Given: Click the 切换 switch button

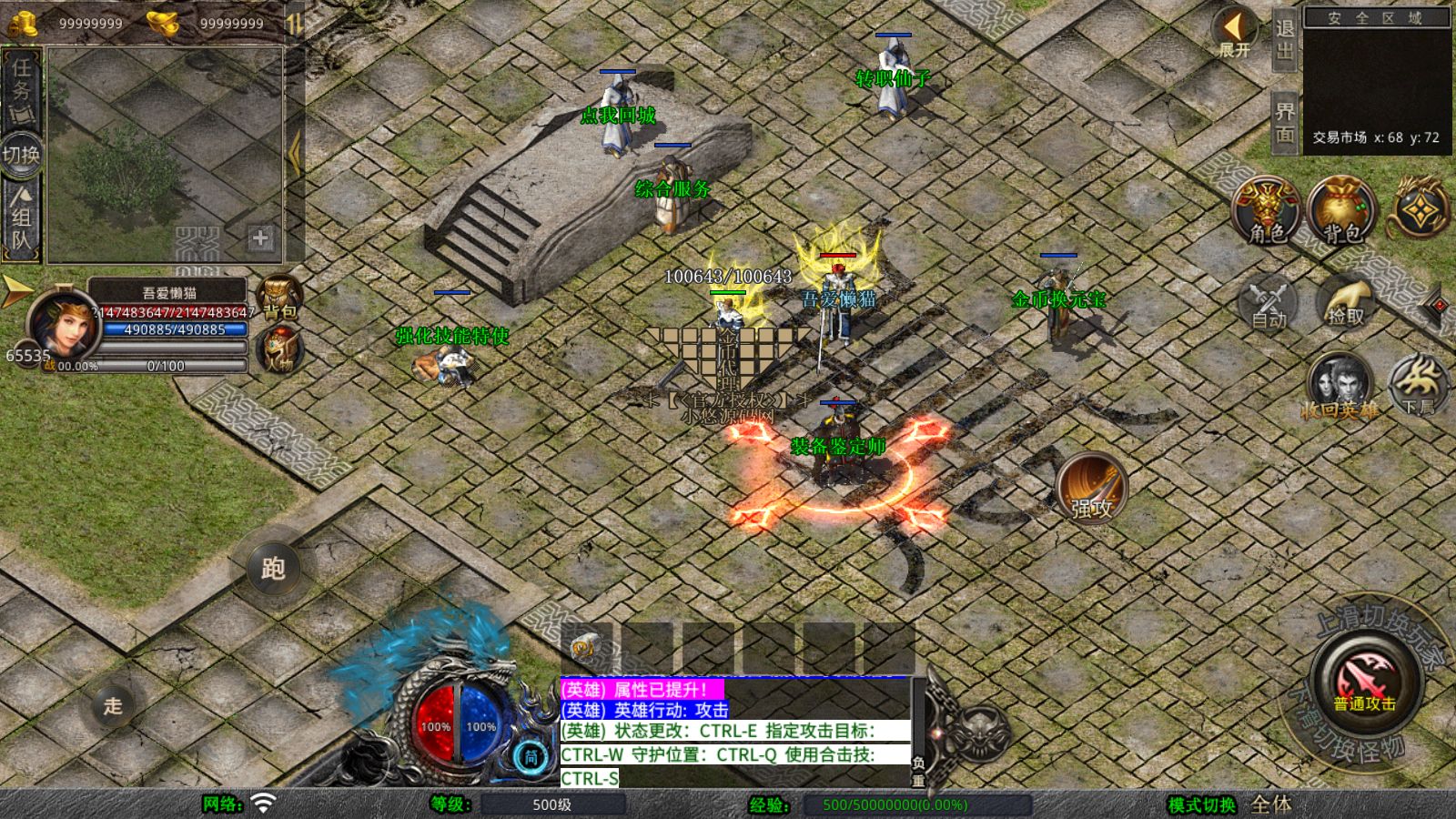Looking at the screenshot, I should click(x=21, y=155).
